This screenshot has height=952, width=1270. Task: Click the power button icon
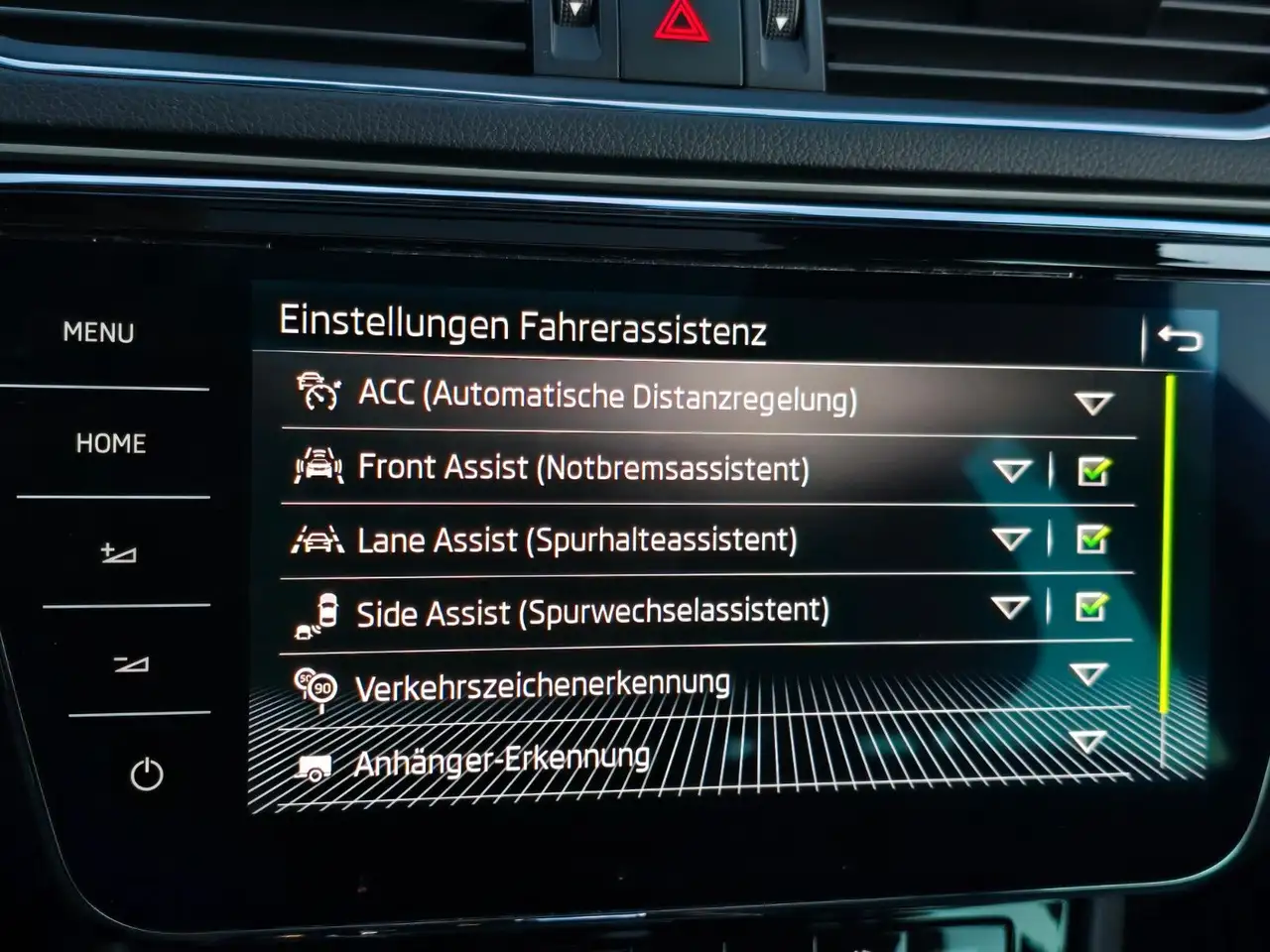(x=147, y=774)
